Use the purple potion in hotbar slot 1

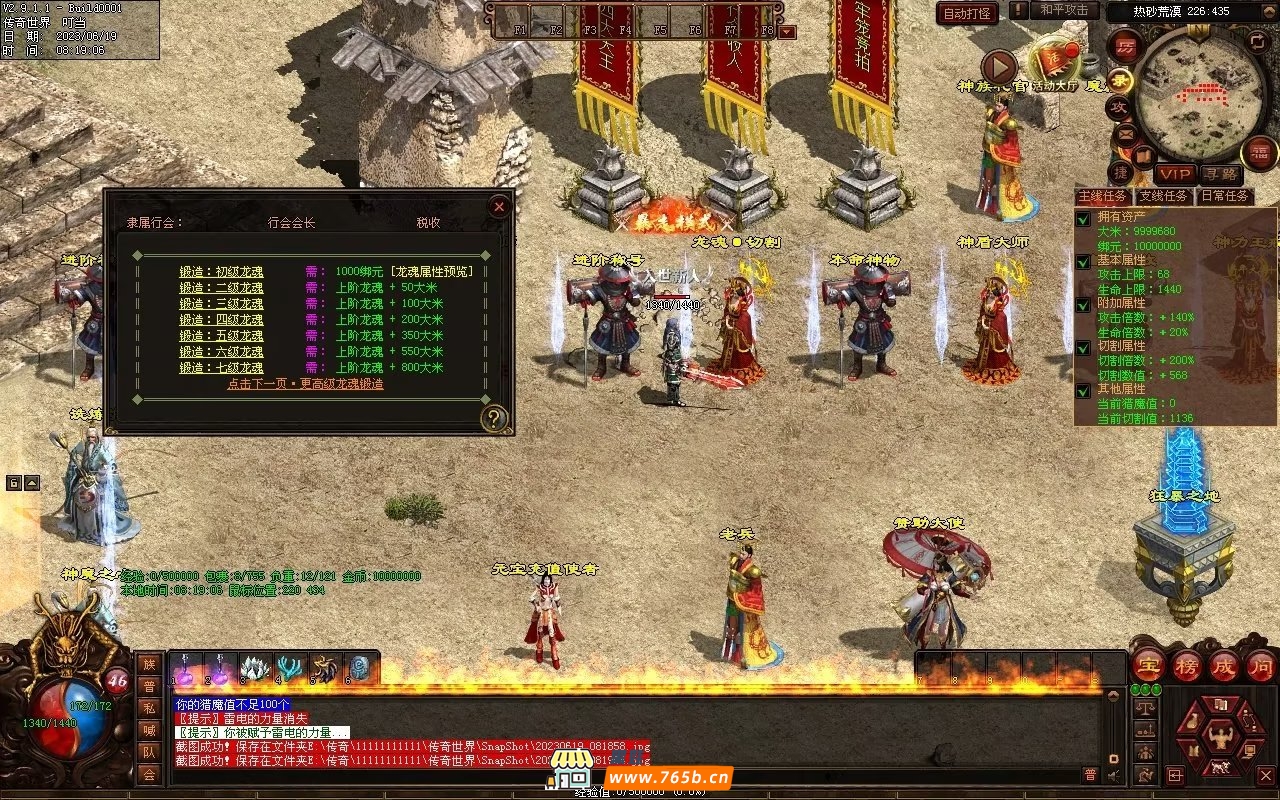(x=187, y=667)
